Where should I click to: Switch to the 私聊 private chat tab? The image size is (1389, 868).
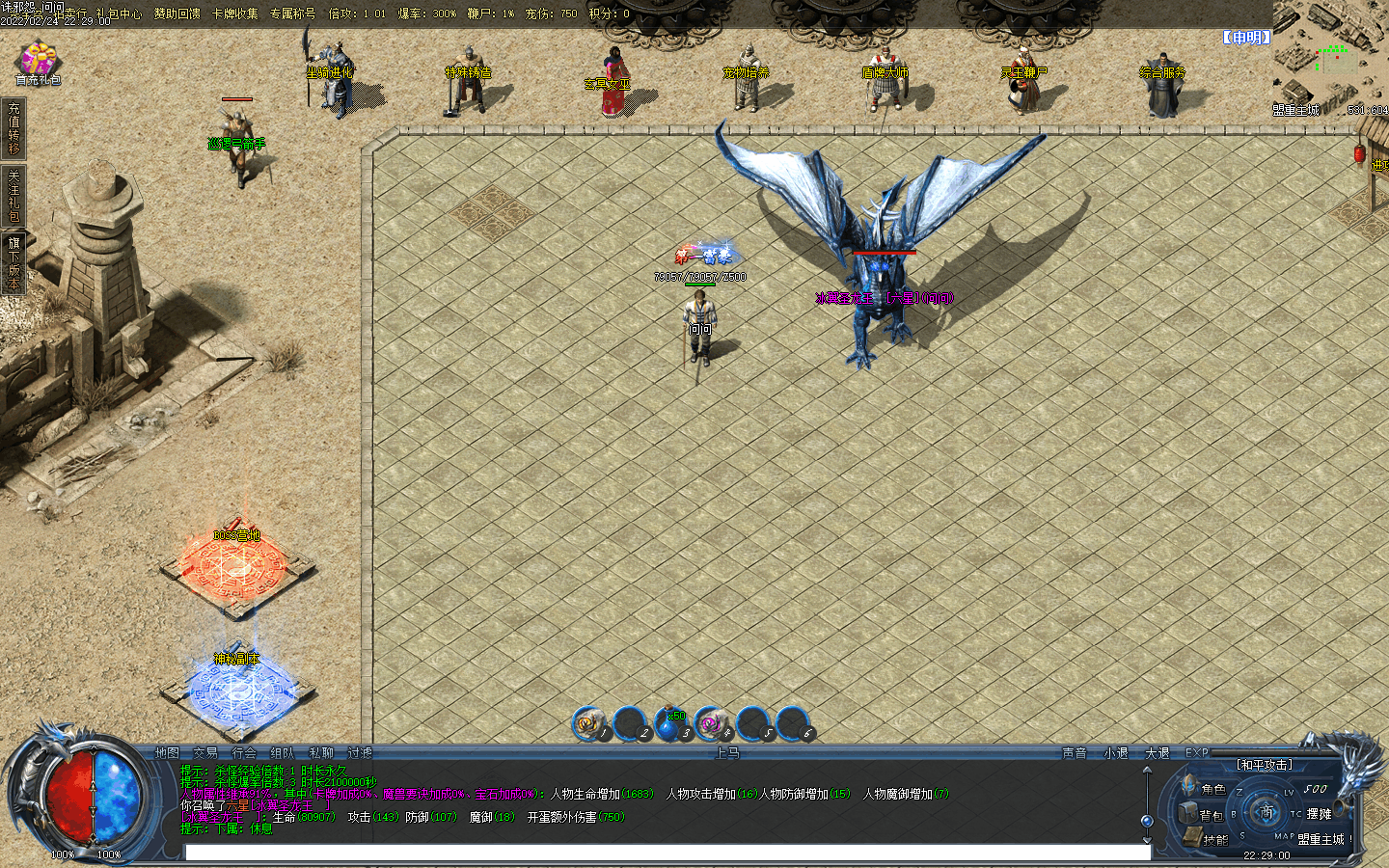(x=321, y=753)
